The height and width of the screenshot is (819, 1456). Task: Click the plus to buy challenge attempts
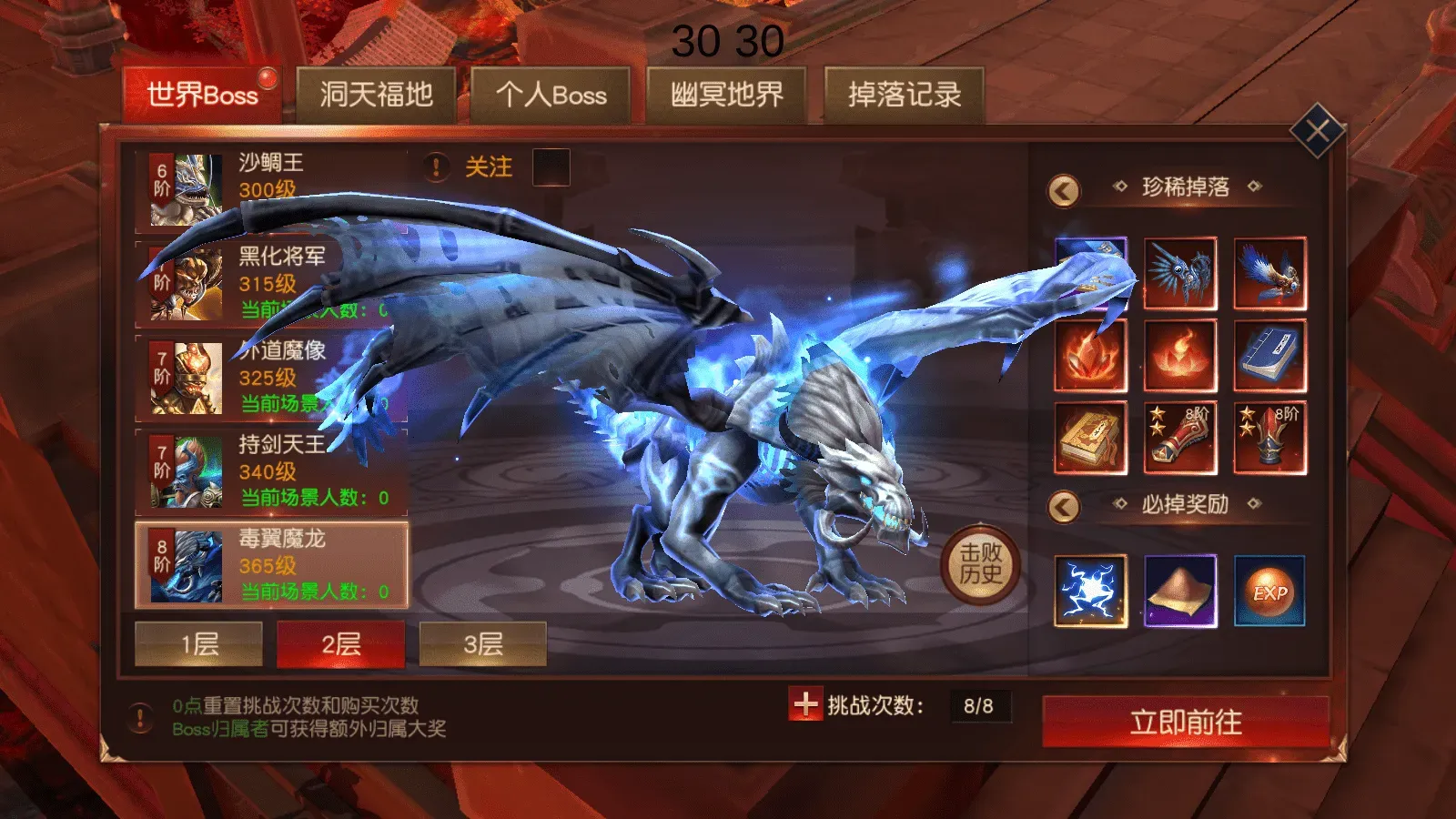tap(806, 703)
